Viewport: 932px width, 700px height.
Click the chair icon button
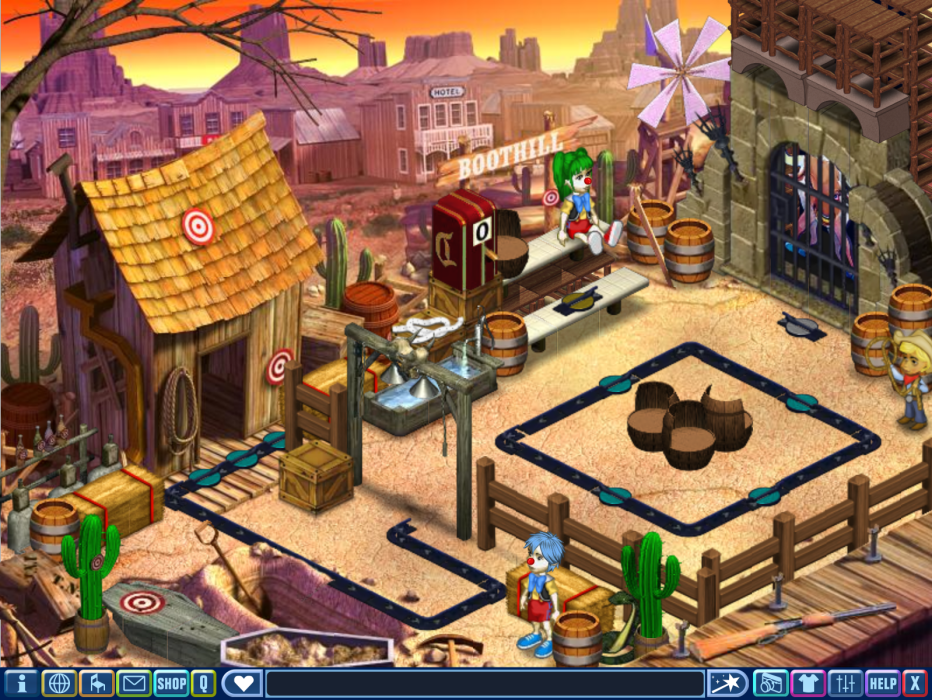(x=96, y=684)
